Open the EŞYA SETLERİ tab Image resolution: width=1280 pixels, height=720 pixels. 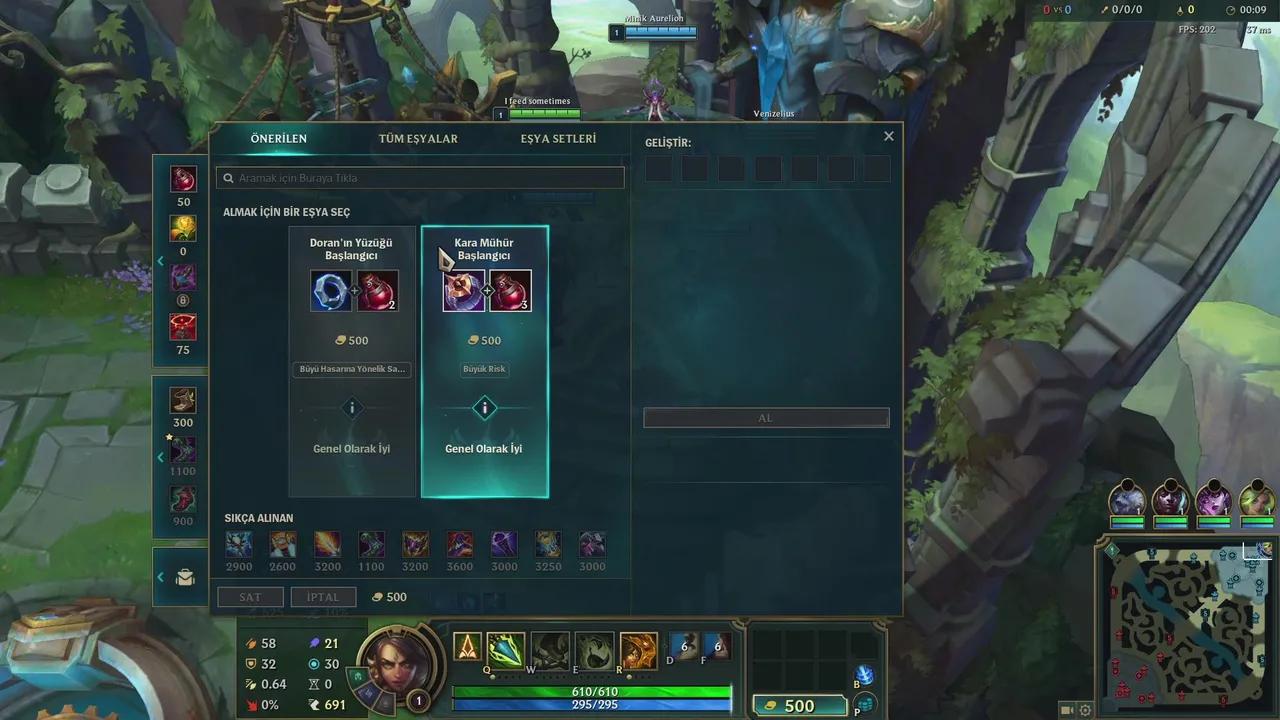[557, 139]
